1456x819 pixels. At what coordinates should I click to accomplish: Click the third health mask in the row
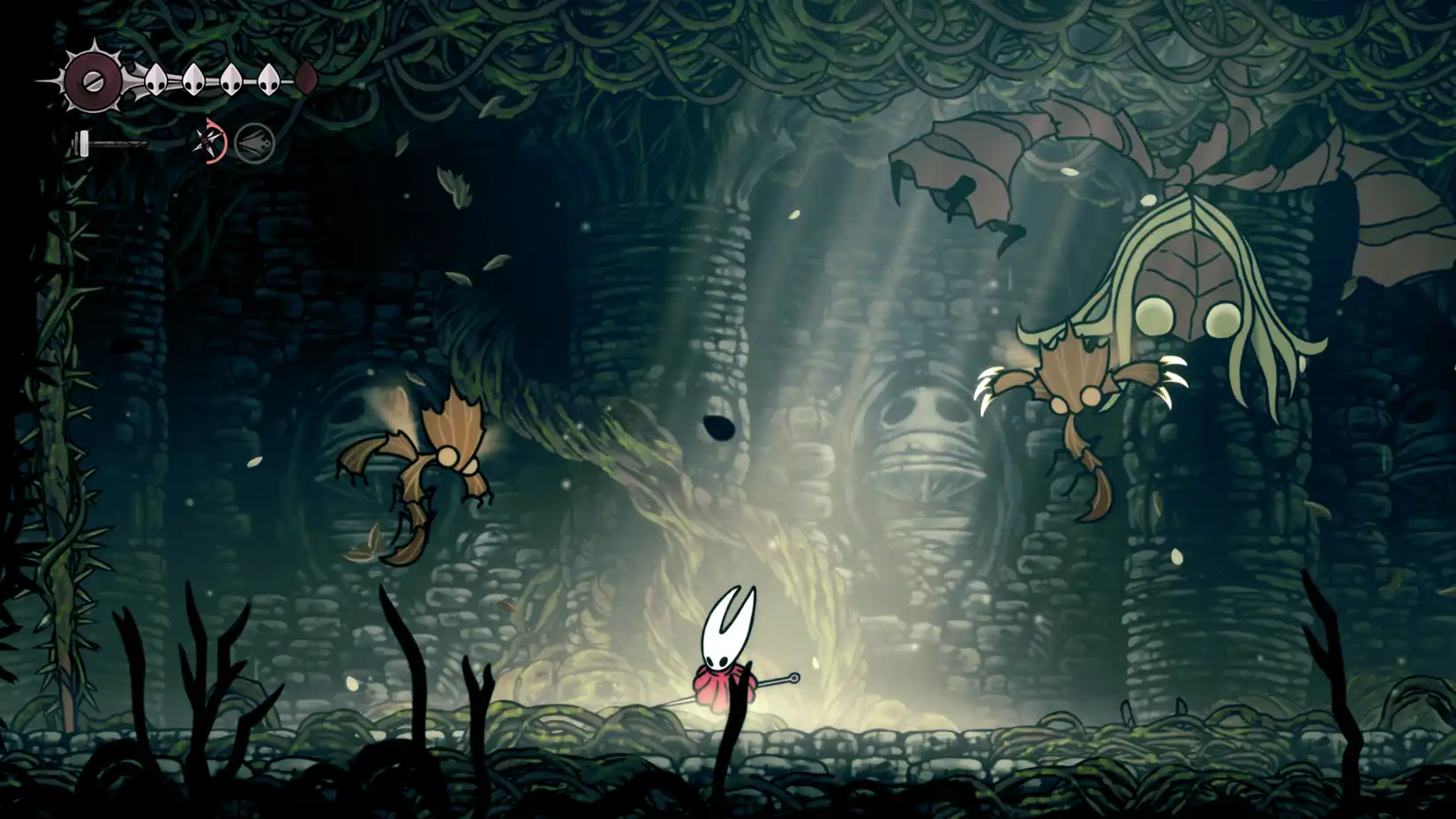pos(232,78)
